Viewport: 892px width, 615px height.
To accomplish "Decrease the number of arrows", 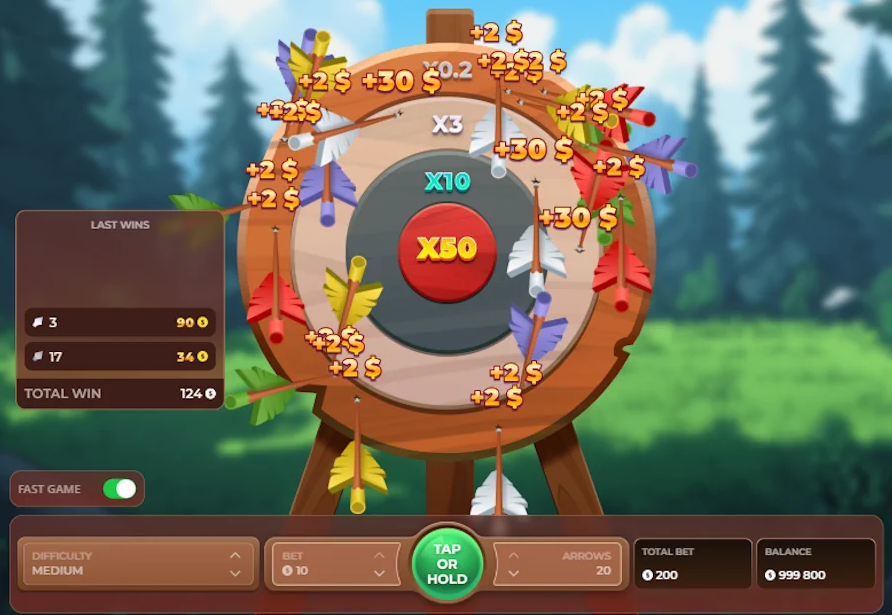I will point(513,573).
